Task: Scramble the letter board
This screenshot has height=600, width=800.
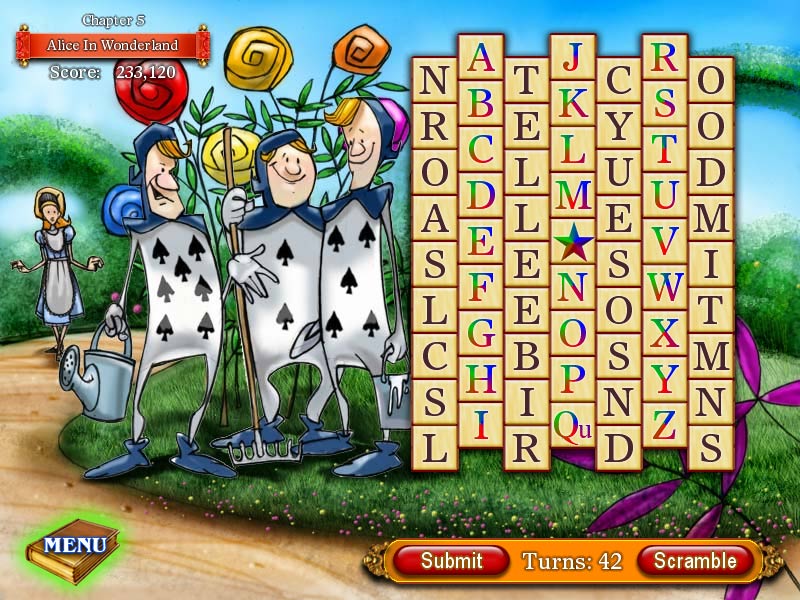Action: [x=694, y=561]
